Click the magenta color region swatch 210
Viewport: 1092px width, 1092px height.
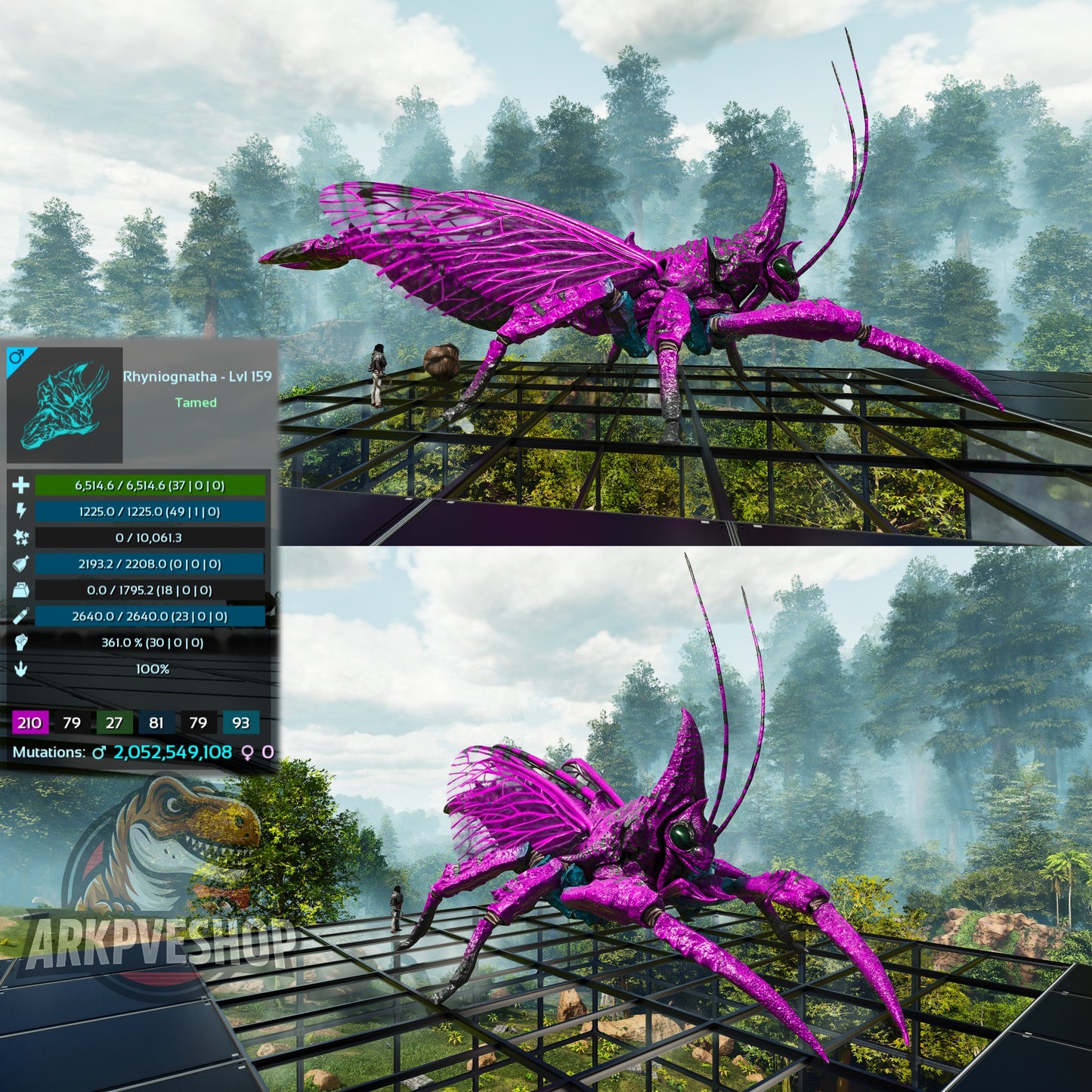[30, 722]
